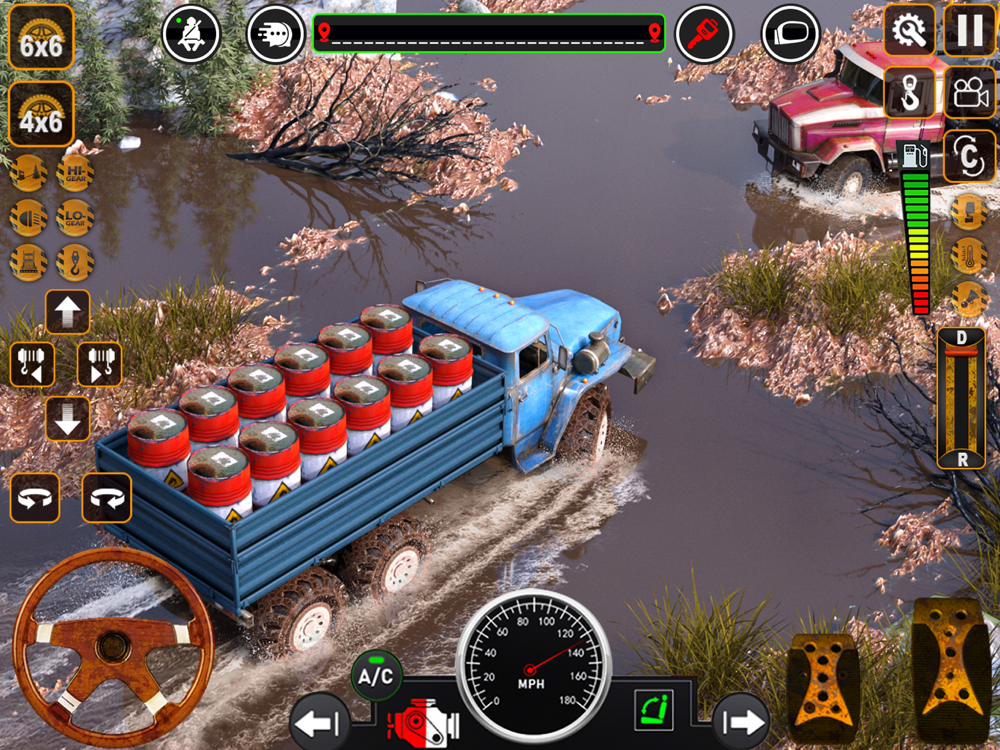This screenshot has height=750, width=1000.
Task: Change the camera view
Action: click(x=969, y=92)
